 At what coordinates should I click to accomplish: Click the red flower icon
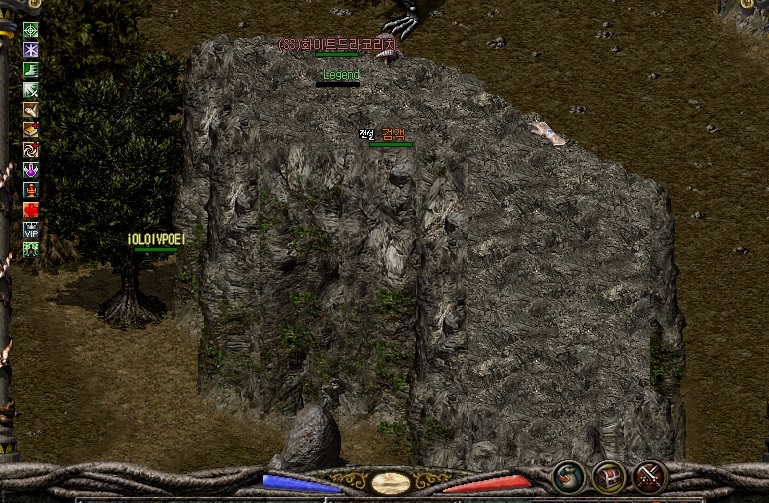(x=31, y=210)
